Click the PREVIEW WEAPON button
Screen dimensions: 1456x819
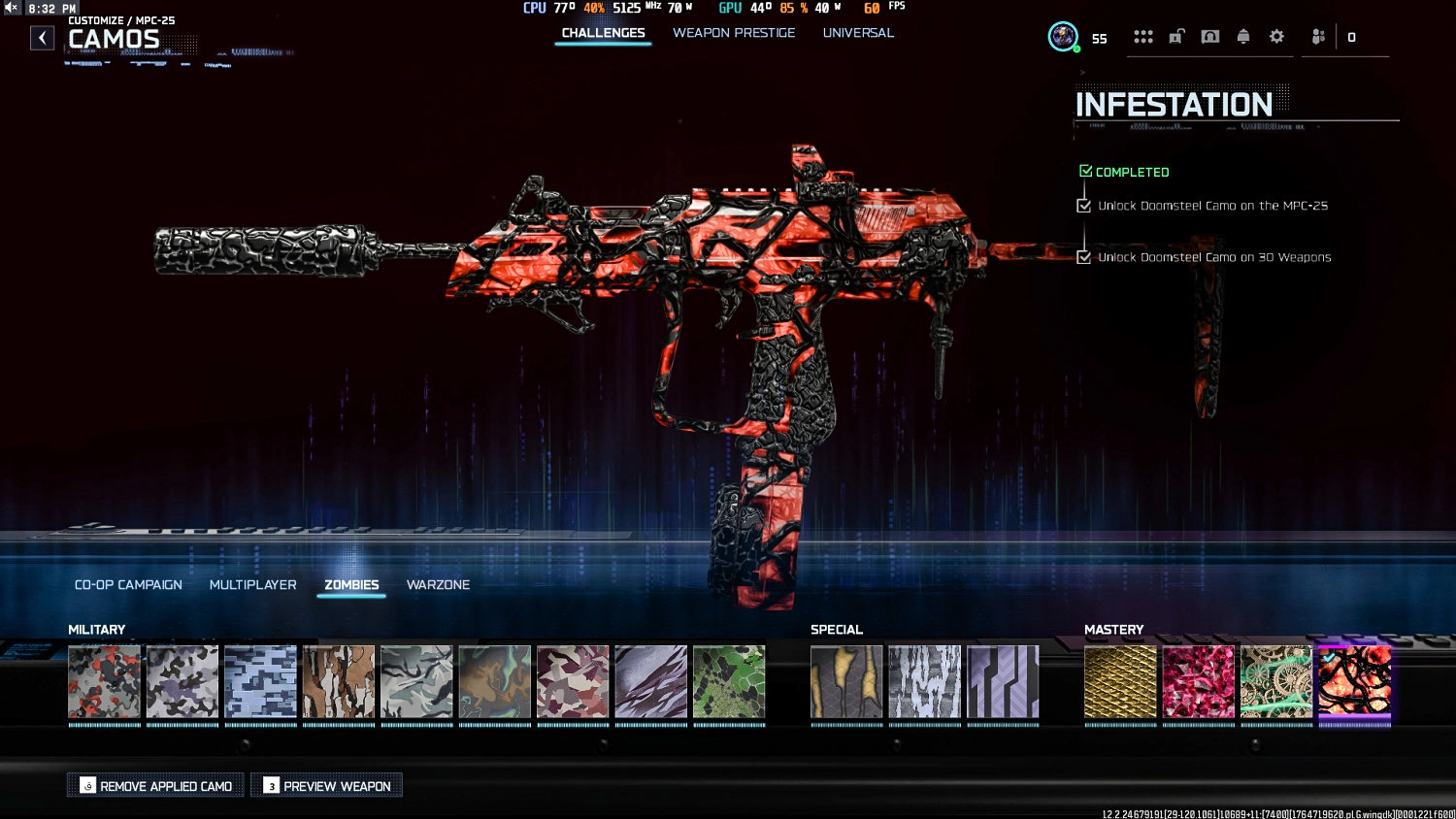pos(326,785)
